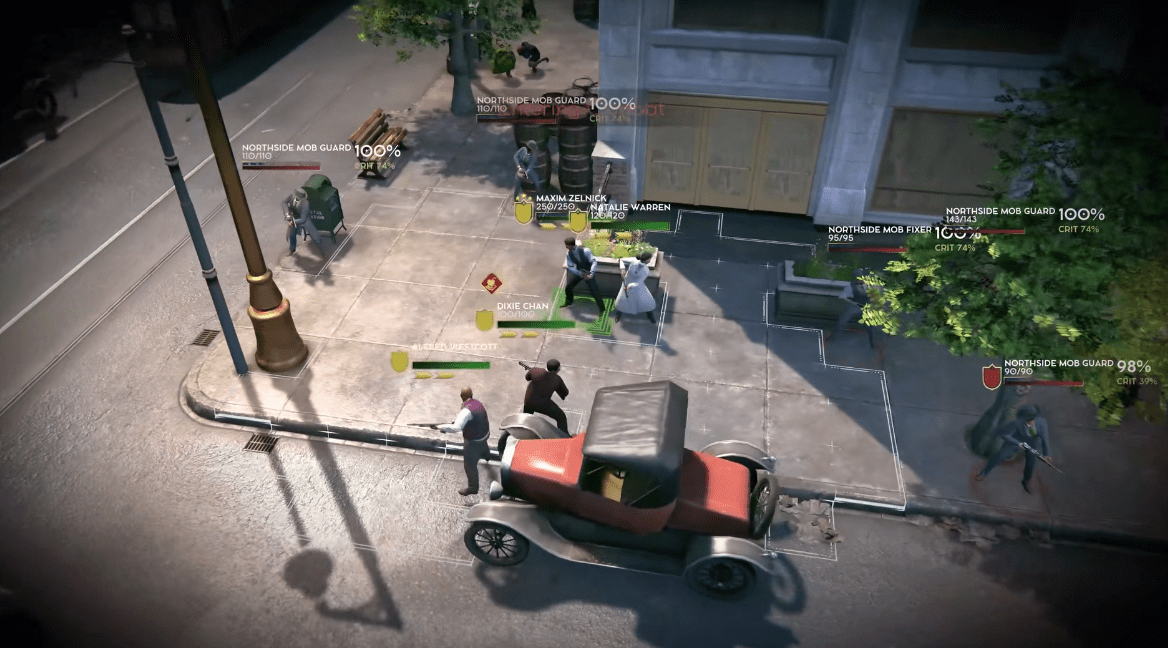The image size is (1168, 648).
Task: Target the Northside Mob Guard with 143/143 health
Action: [1000, 212]
